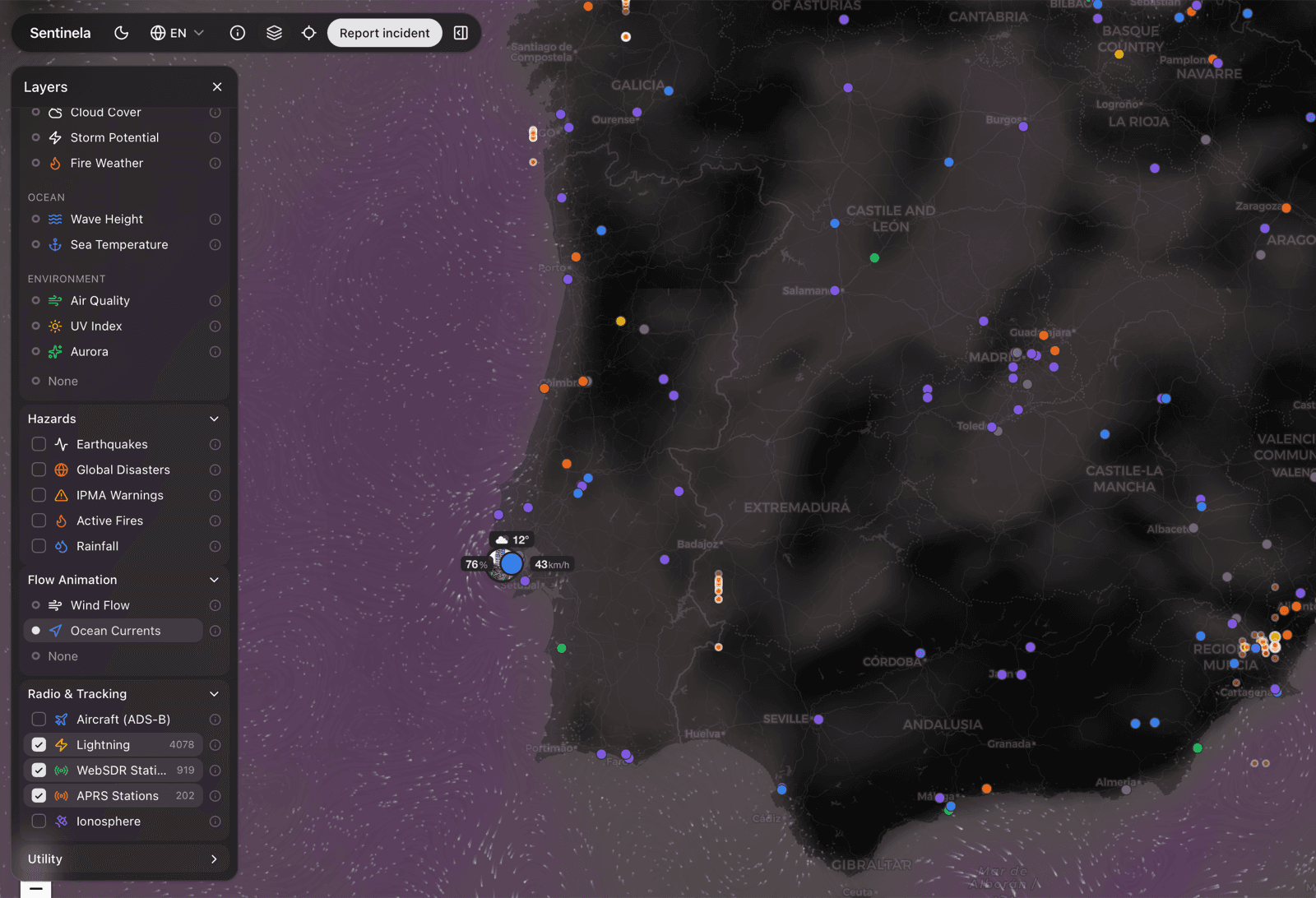Click the Fire Weather flame icon
This screenshot has width=1316, height=898.
pos(54,163)
